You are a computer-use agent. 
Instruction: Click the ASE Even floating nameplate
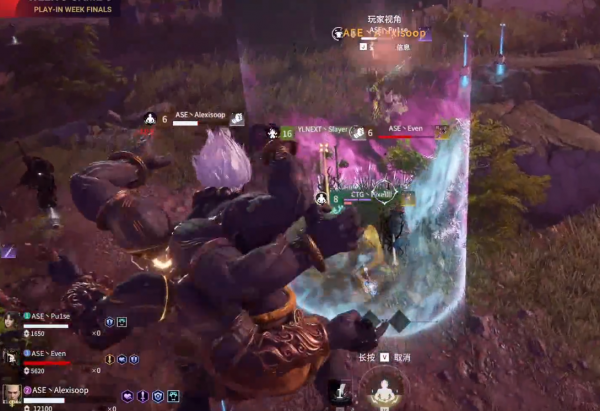(x=404, y=130)
